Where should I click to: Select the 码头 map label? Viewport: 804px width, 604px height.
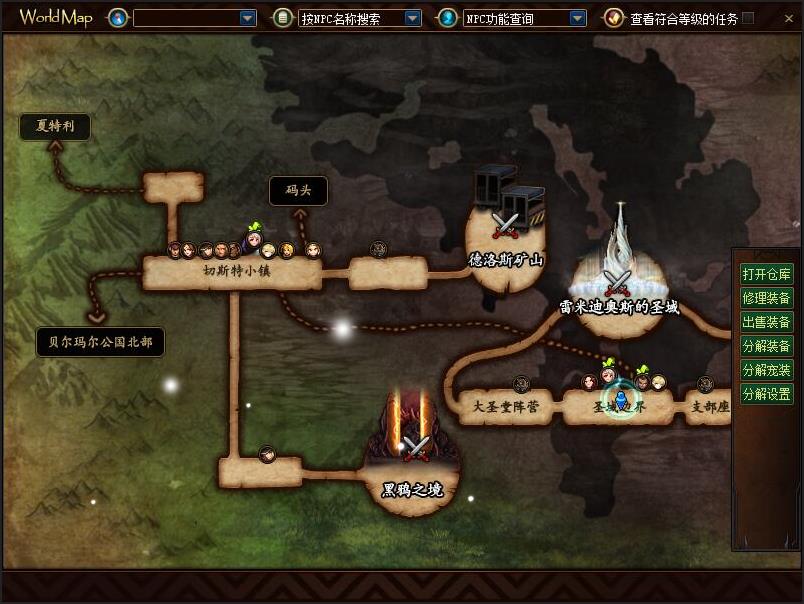coord(298,191)
